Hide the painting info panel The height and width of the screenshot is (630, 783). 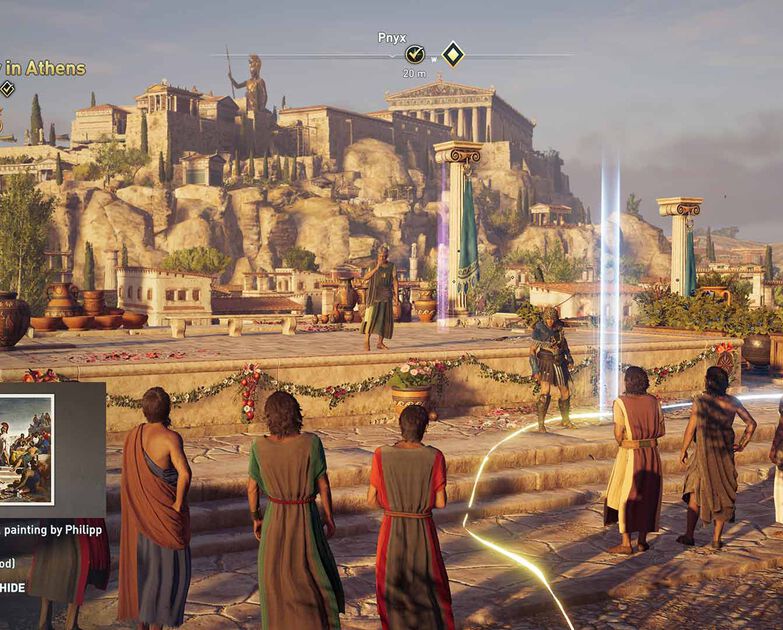point(13,588)
